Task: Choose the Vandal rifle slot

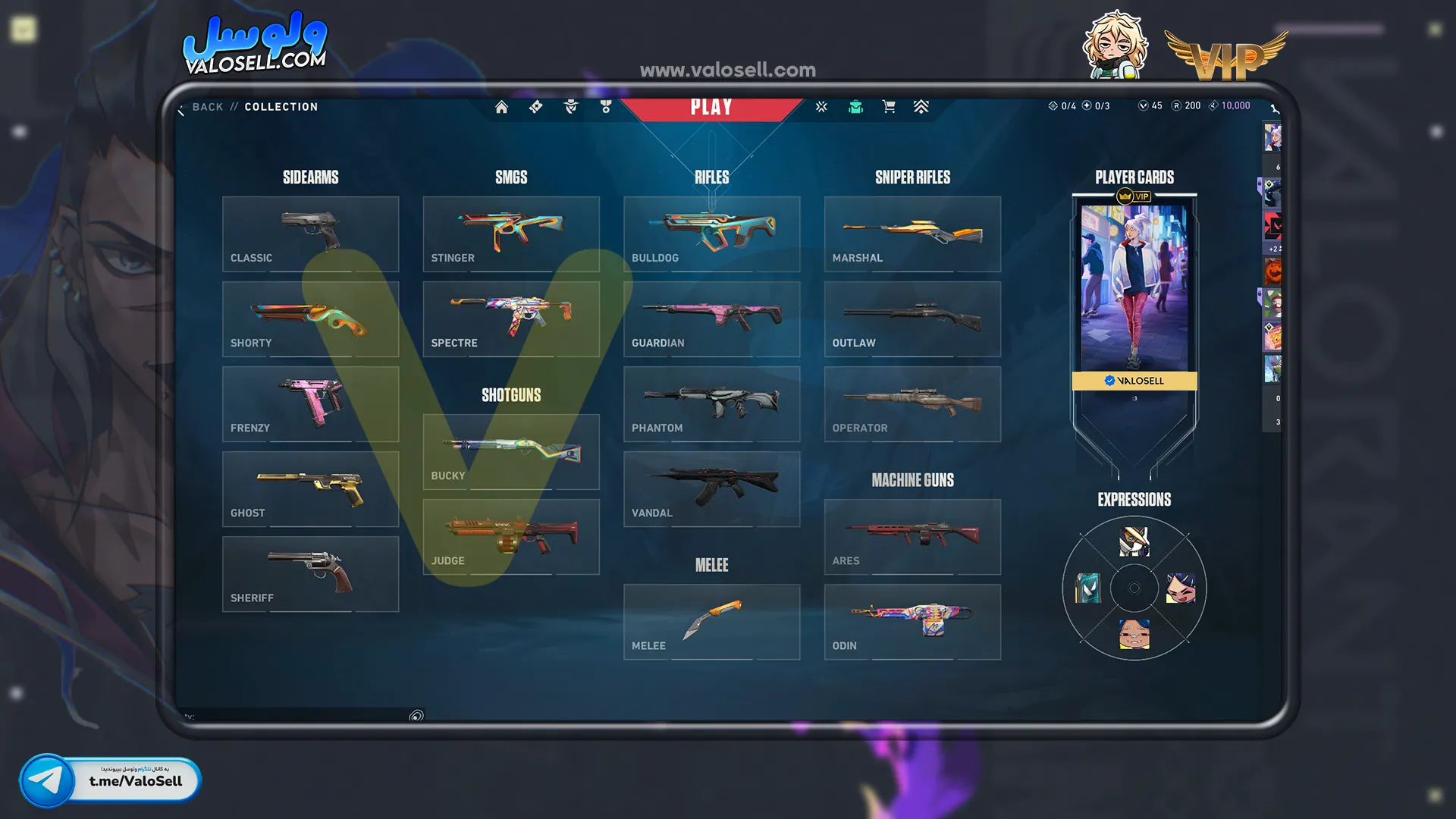Action: [711, 488]
